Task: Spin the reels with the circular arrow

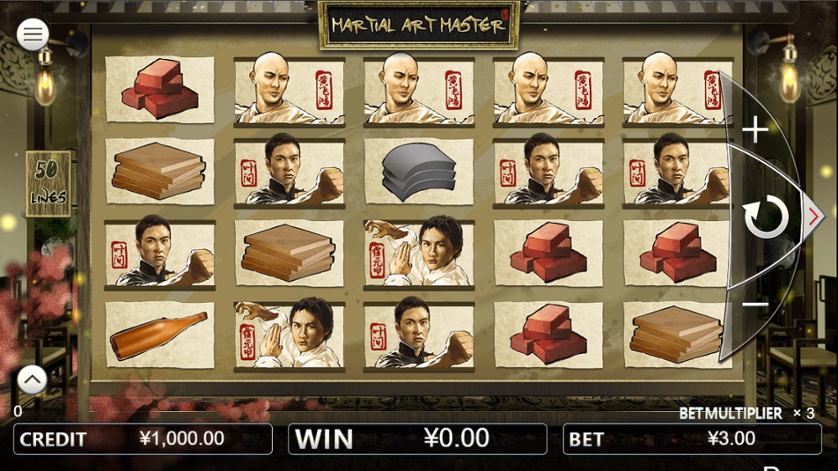Action: coord(766,217)
